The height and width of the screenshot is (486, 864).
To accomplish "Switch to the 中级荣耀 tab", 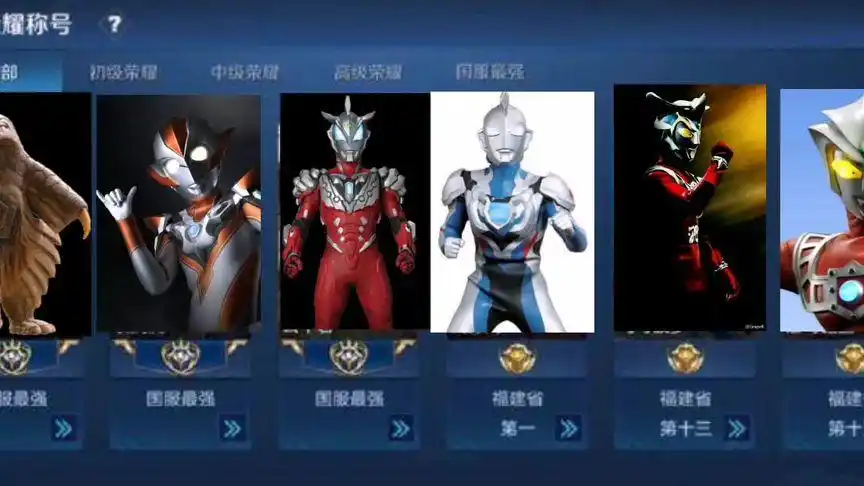I will click(245, 72).
